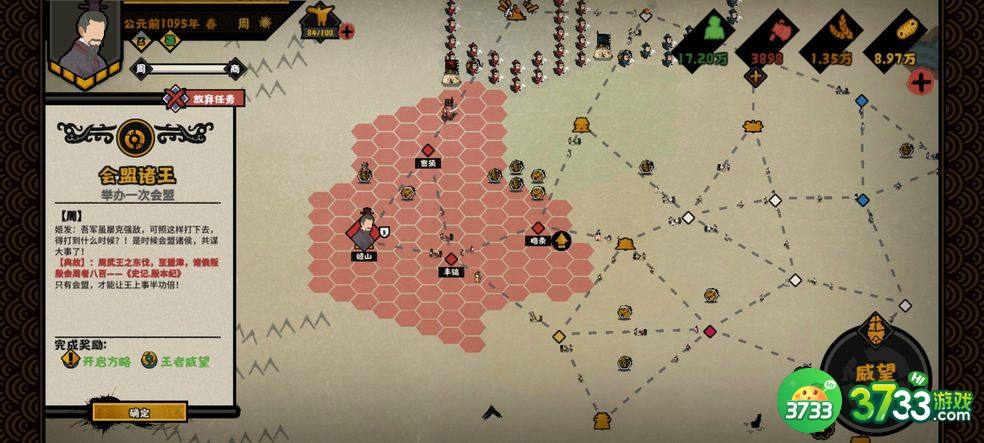Viewport: 984px width, 443px height.
Task: Select the 密须 city marker
Action: point(428,151)
